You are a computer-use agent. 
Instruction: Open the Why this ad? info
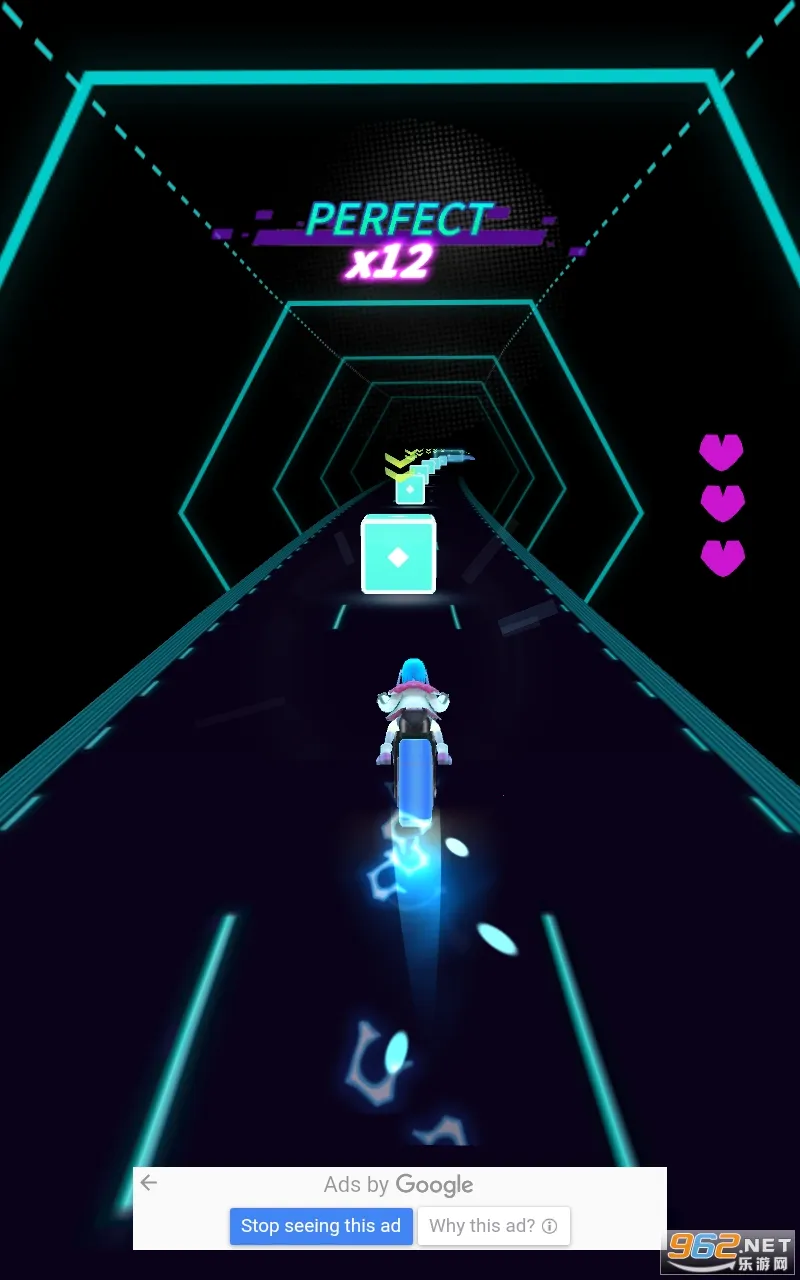coord(493,1226)
